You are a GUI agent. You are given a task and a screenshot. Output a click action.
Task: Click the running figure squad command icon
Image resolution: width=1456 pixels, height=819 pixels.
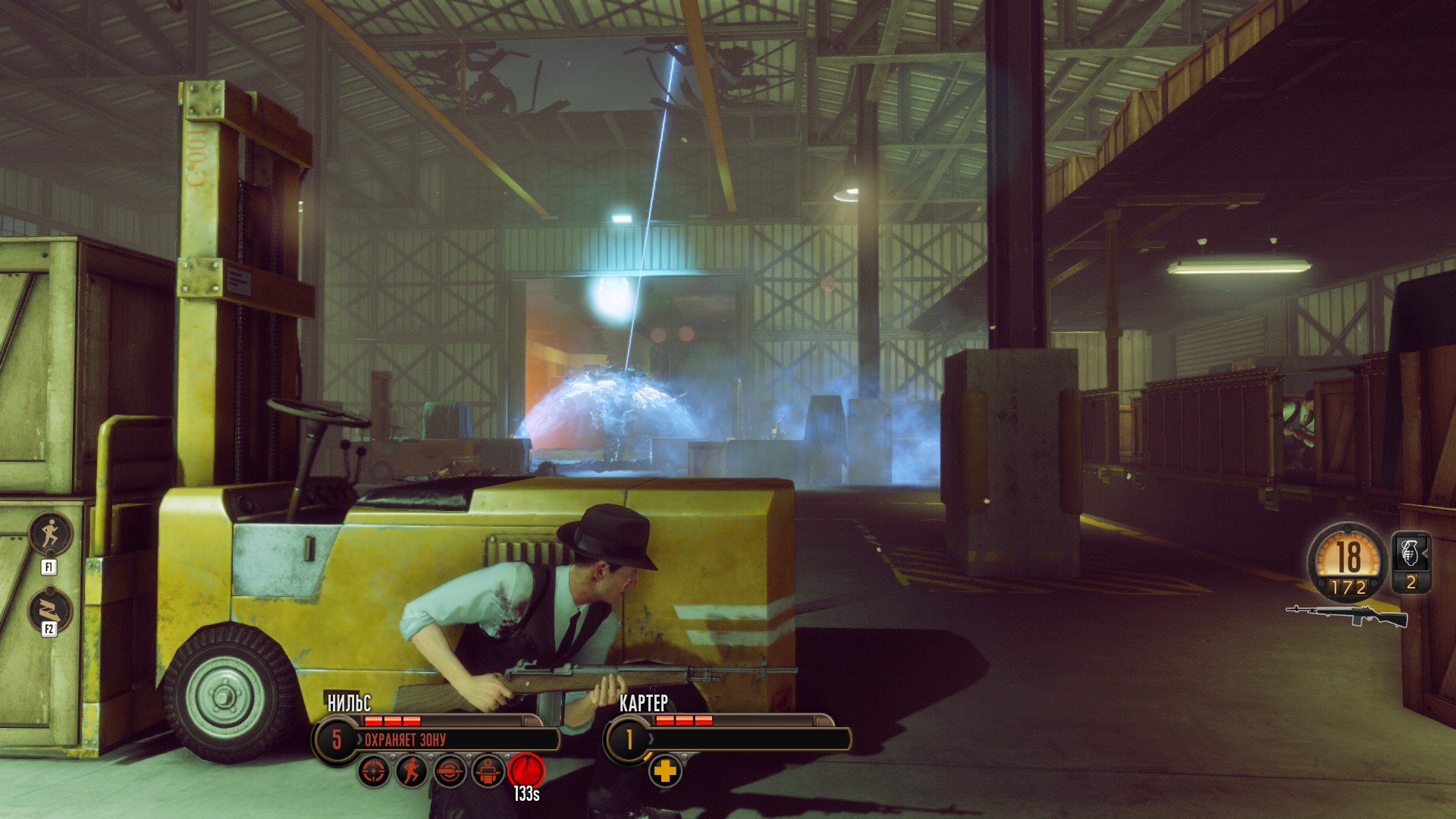50,534
